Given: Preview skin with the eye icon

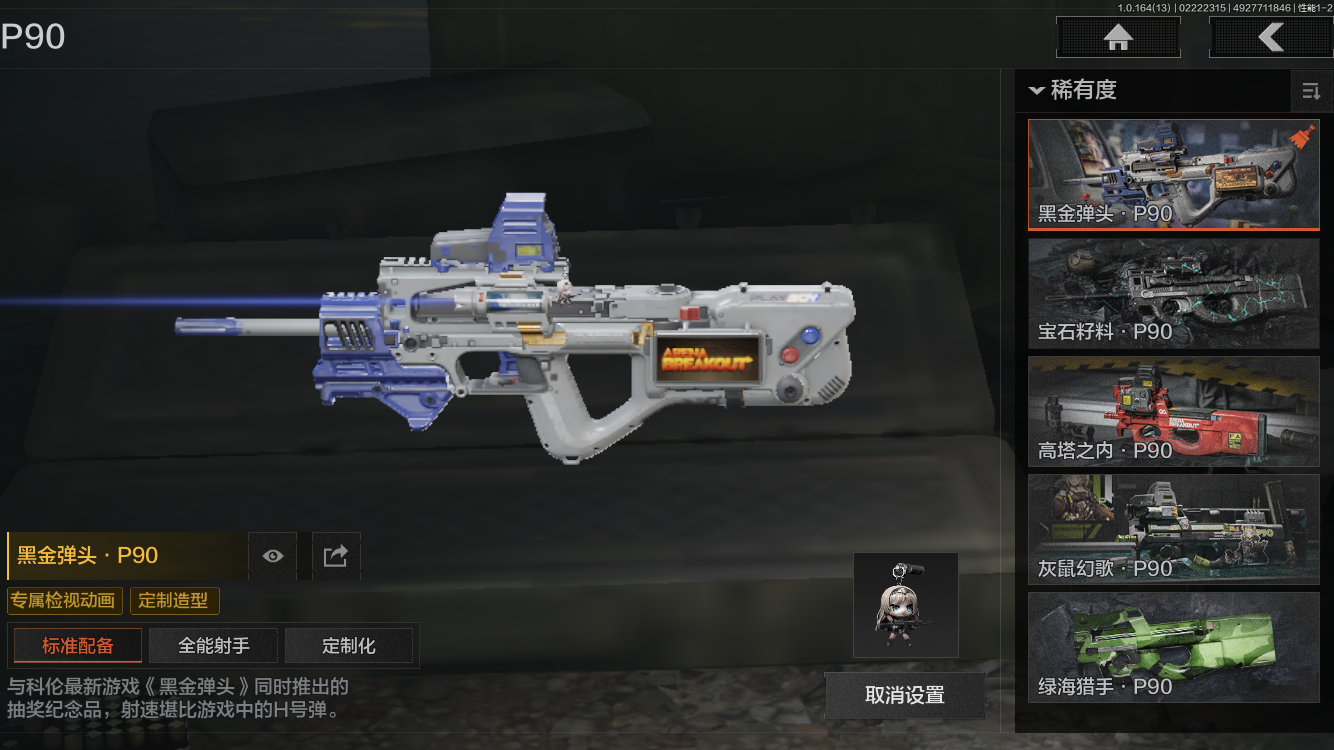Looking at the screenshot, I should (272, 556).
